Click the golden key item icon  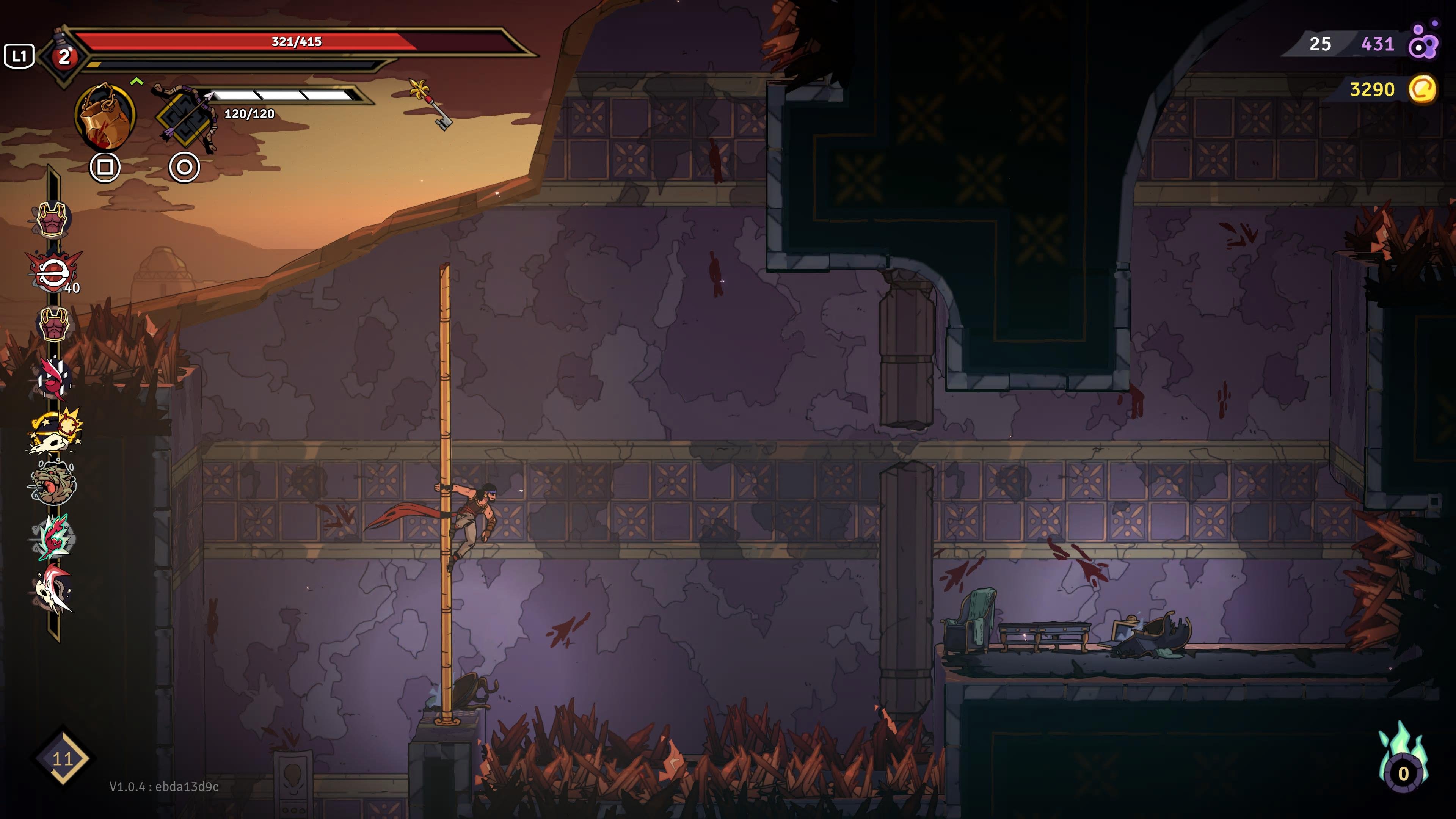(x=431, y=104)
